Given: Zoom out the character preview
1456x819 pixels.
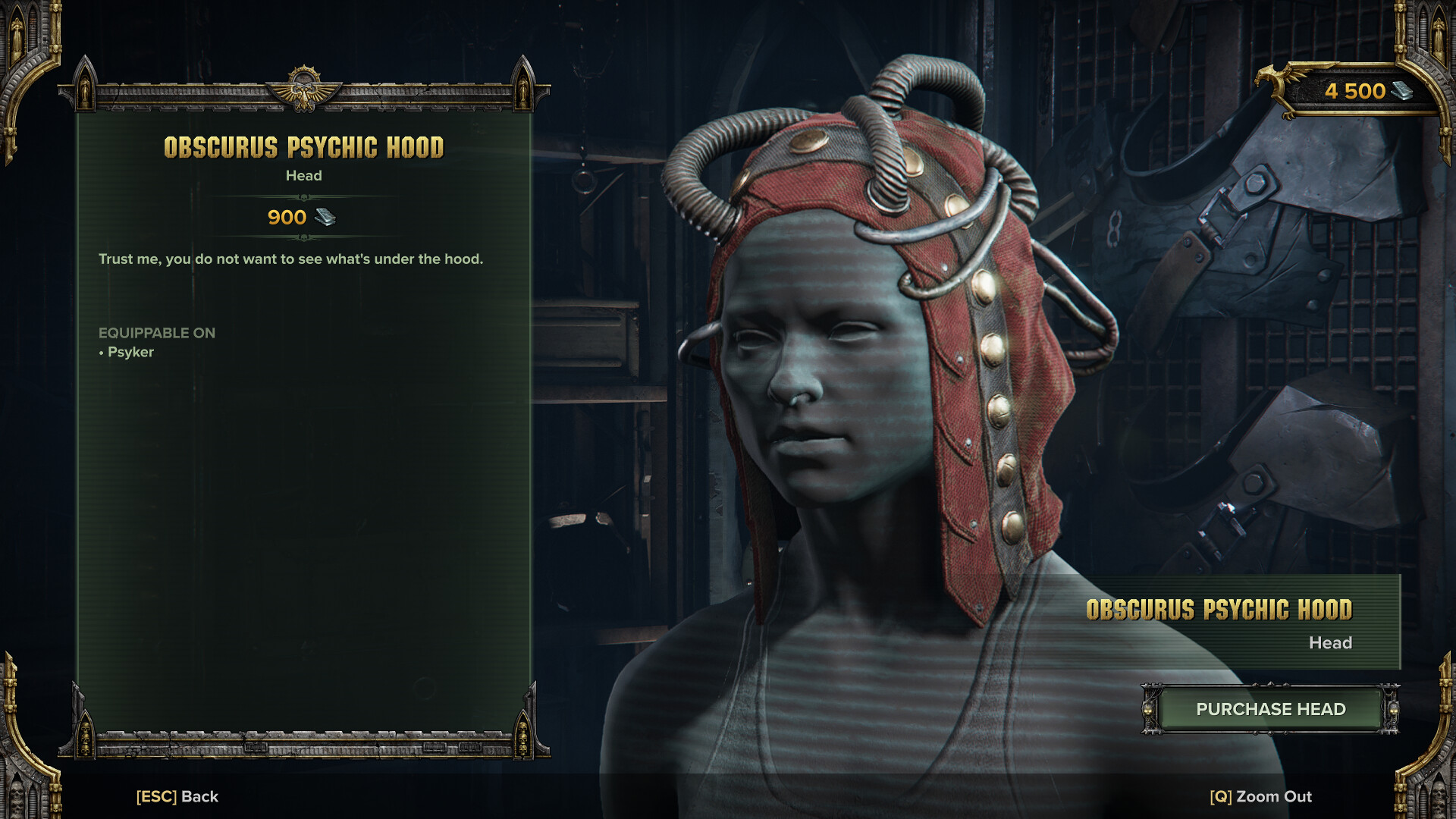Looking at the screenshot, I should (1260, 796).
